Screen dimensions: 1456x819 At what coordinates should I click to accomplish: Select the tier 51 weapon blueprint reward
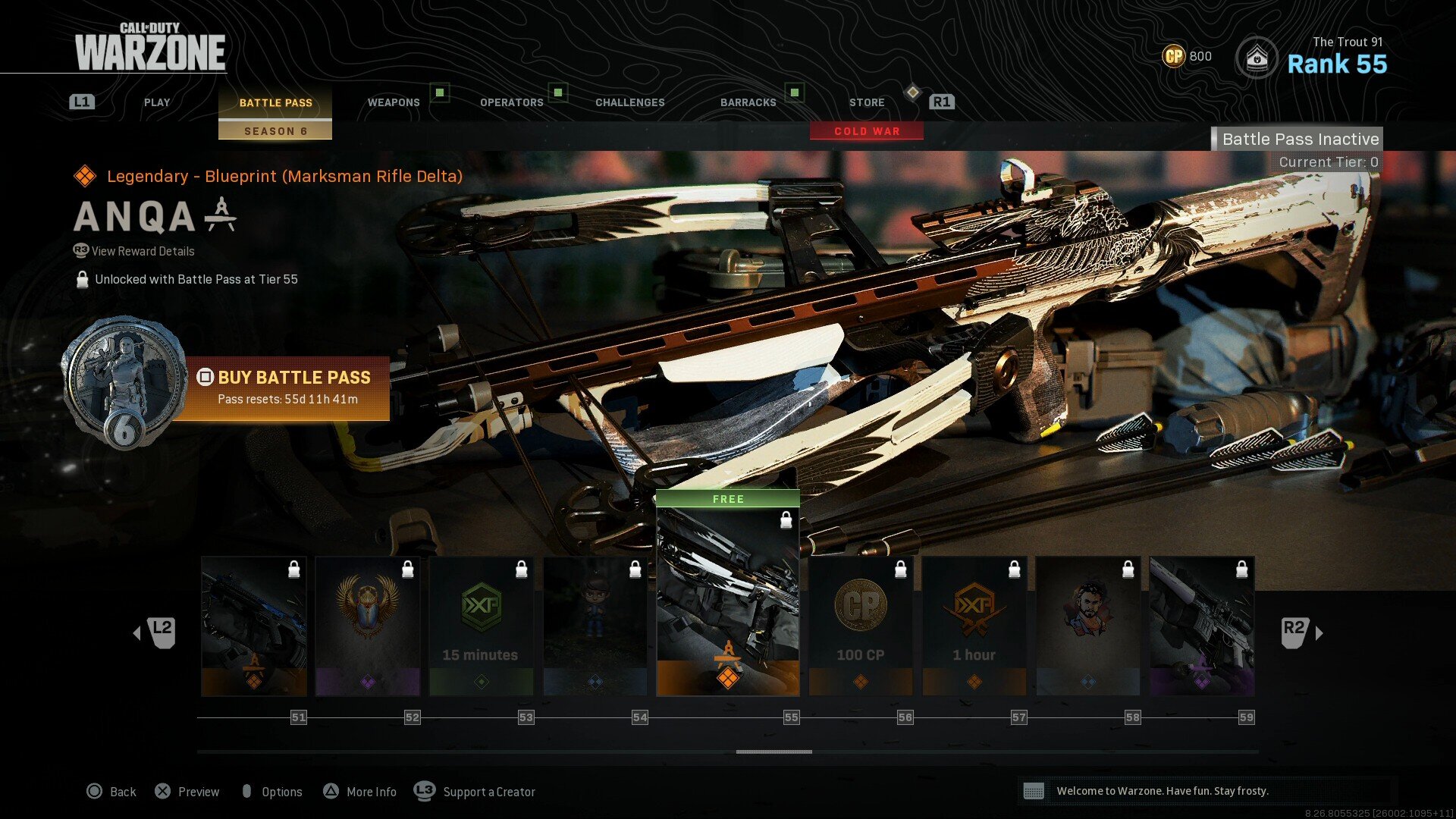click(254, 626)
